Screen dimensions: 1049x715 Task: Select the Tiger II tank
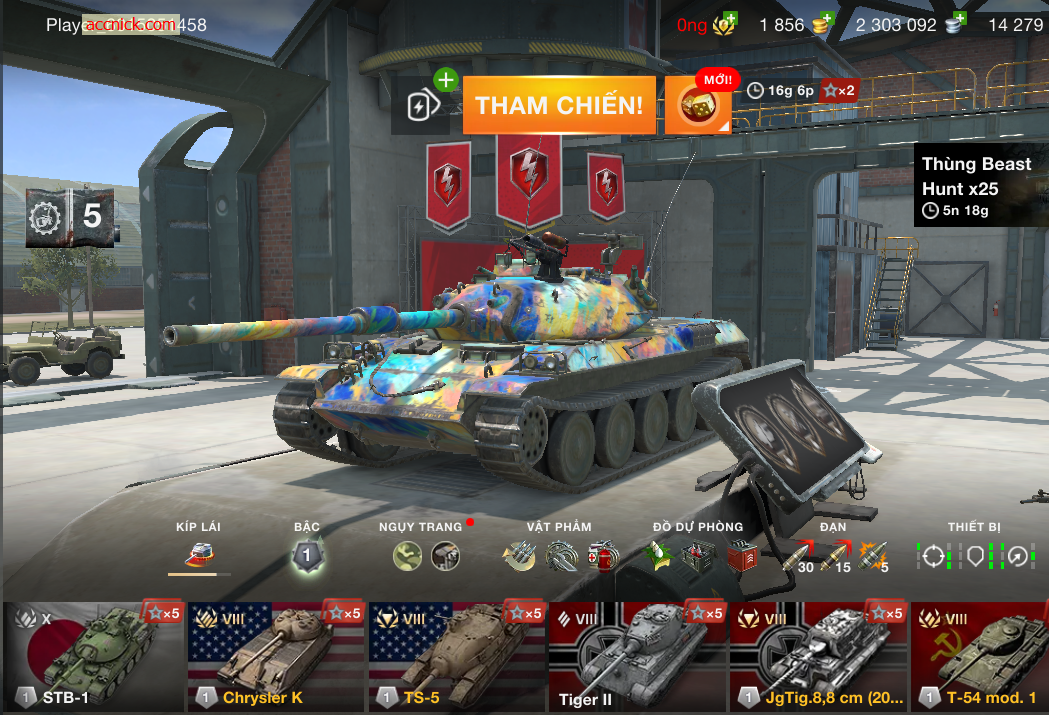coord(637,656)
